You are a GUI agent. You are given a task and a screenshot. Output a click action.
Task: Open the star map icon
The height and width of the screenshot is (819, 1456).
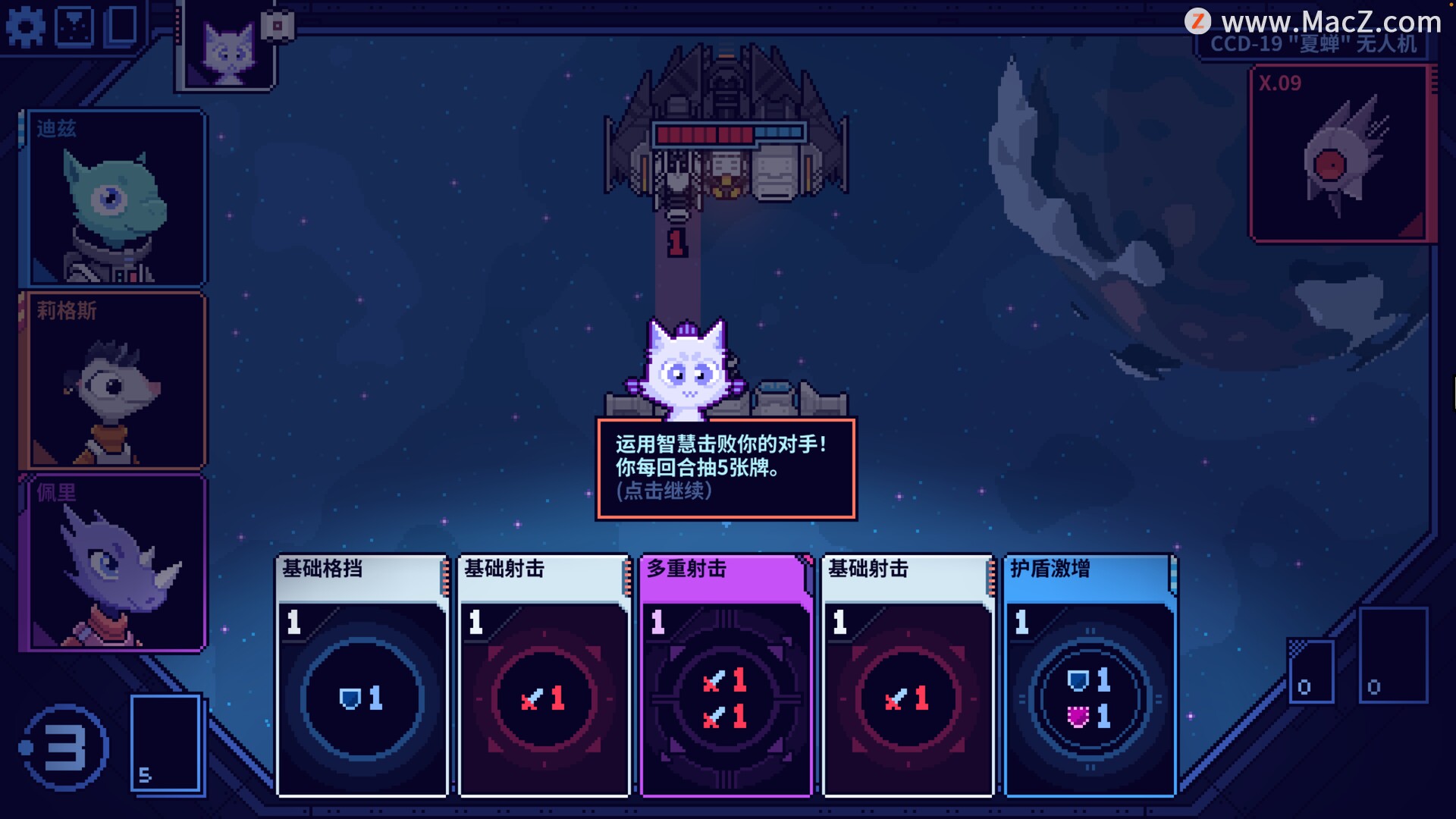tap(74, 26)
